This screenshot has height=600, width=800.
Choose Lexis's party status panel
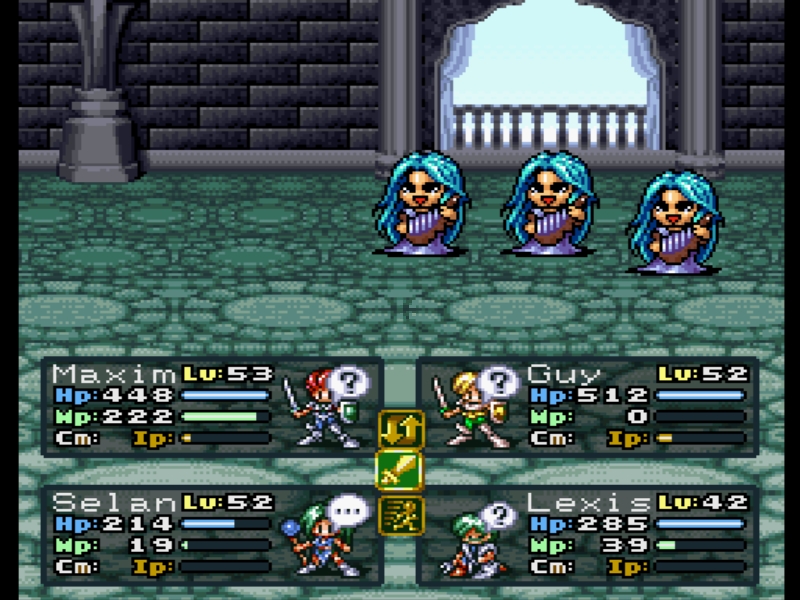[587, 535]
